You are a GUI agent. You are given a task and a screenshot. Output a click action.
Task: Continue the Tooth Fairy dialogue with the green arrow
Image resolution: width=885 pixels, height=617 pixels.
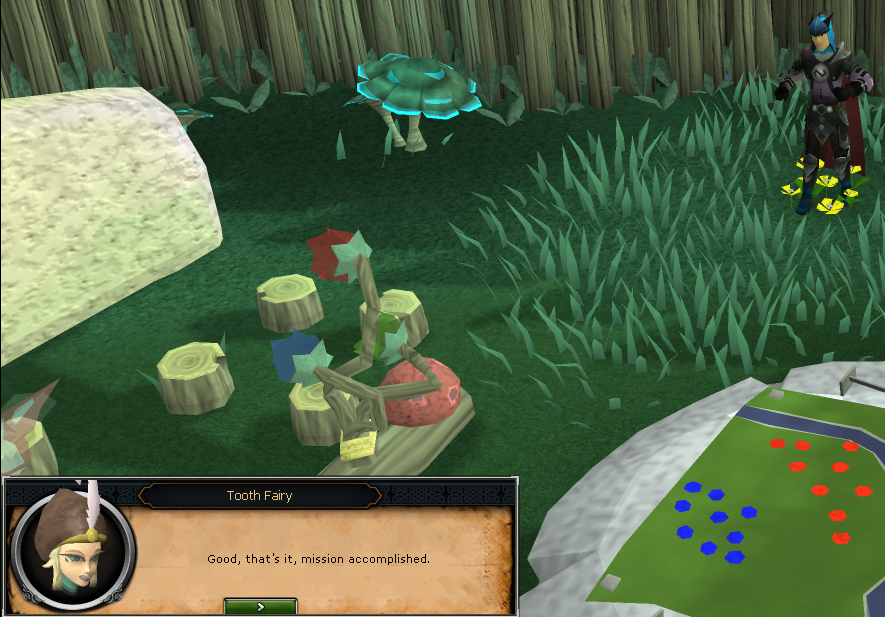point(260,606)
